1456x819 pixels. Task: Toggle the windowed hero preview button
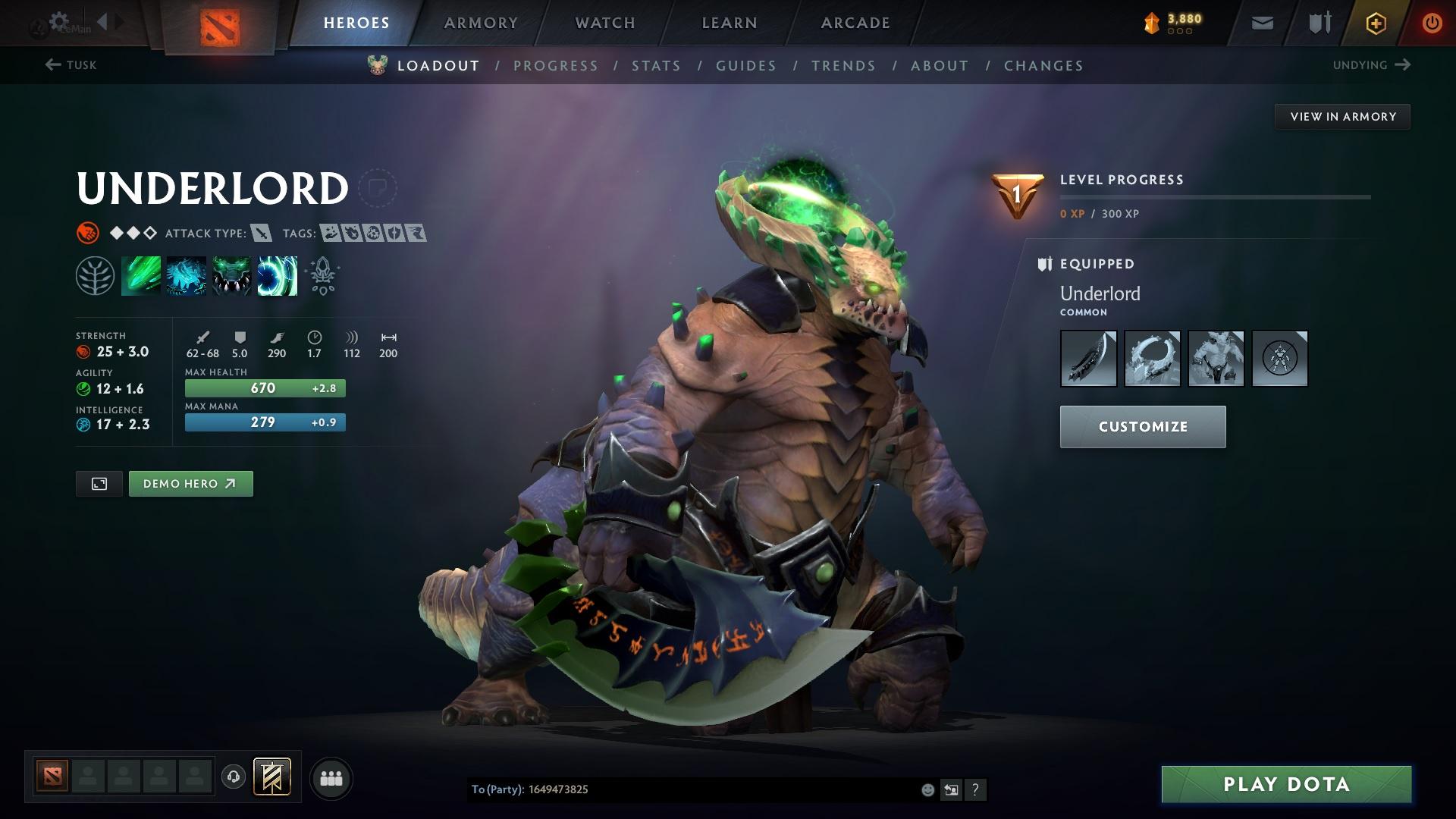click(99, 483)
